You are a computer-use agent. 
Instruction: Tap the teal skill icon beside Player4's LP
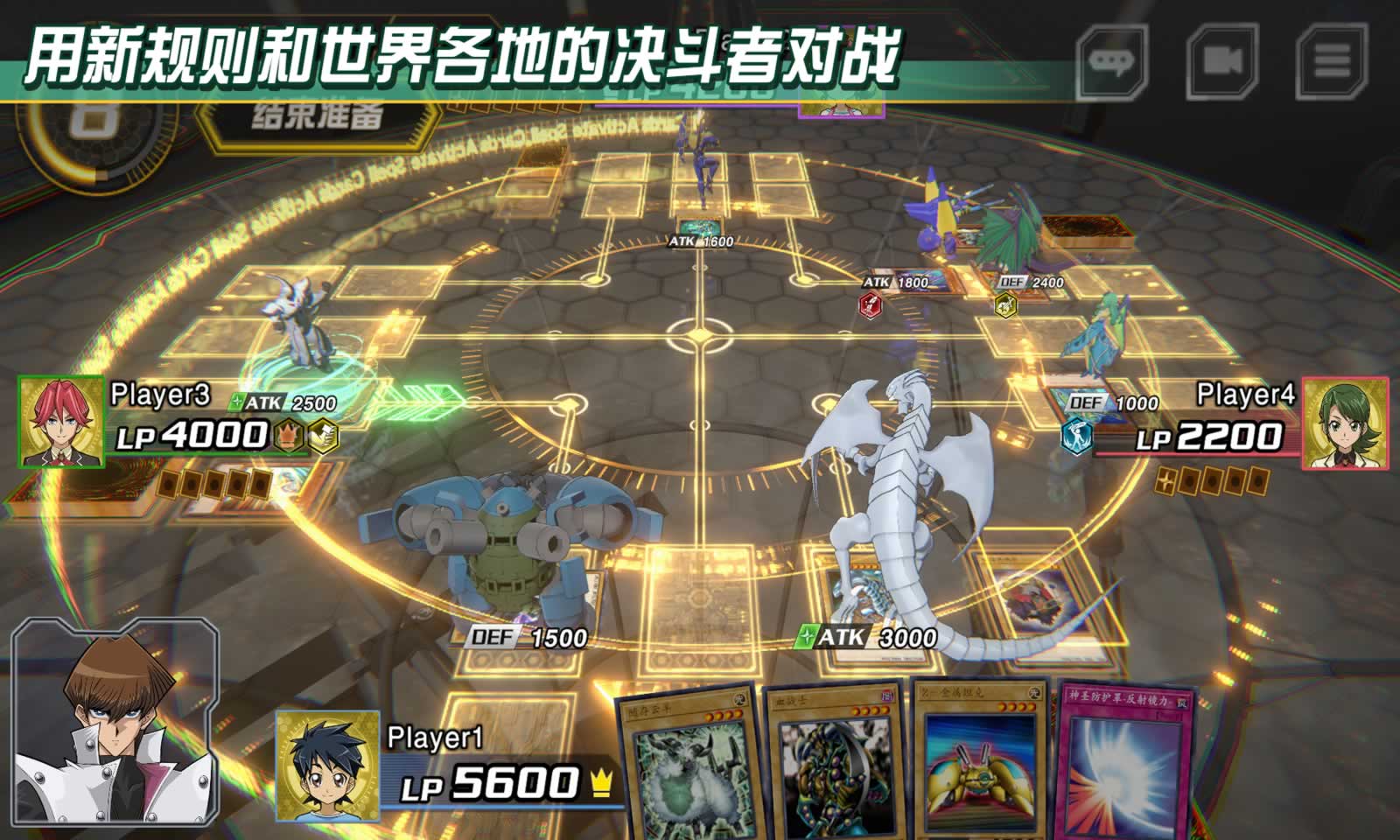tap(1076, 436)
